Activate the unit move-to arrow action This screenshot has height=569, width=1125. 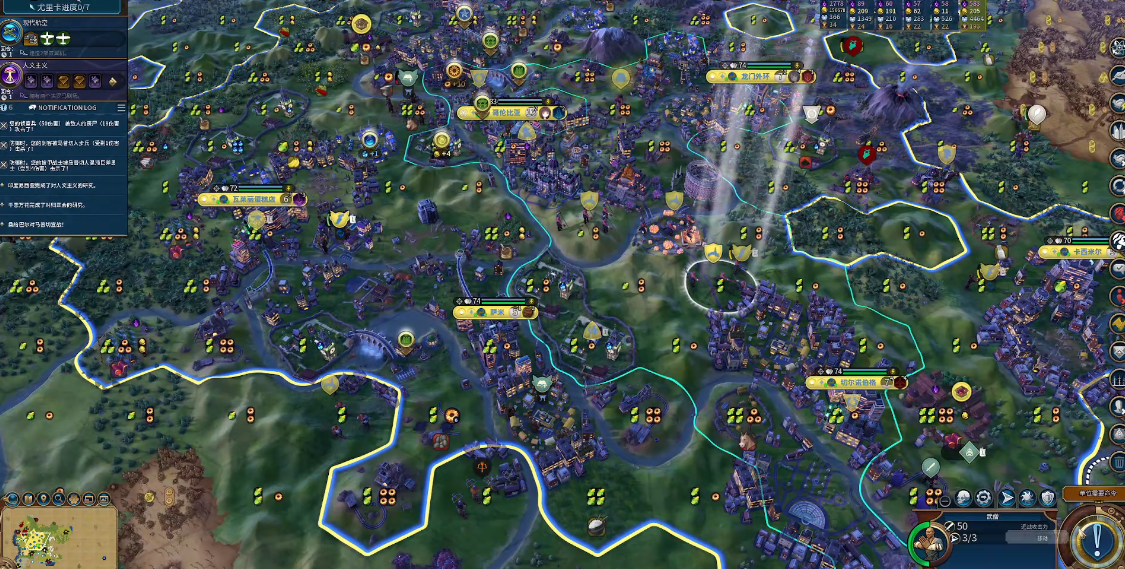point(1006,498)
